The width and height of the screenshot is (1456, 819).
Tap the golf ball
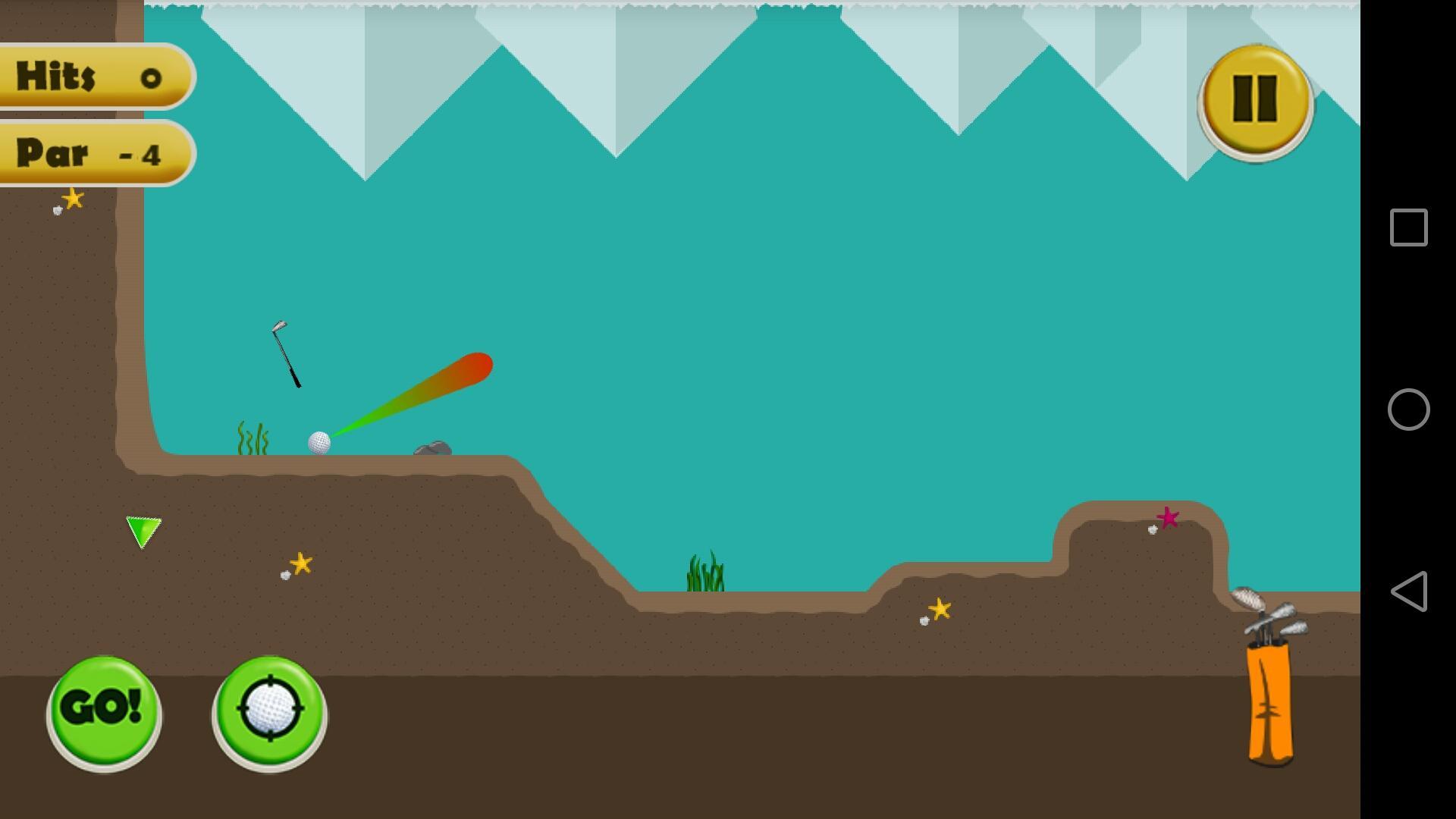(x=320, y=442)
